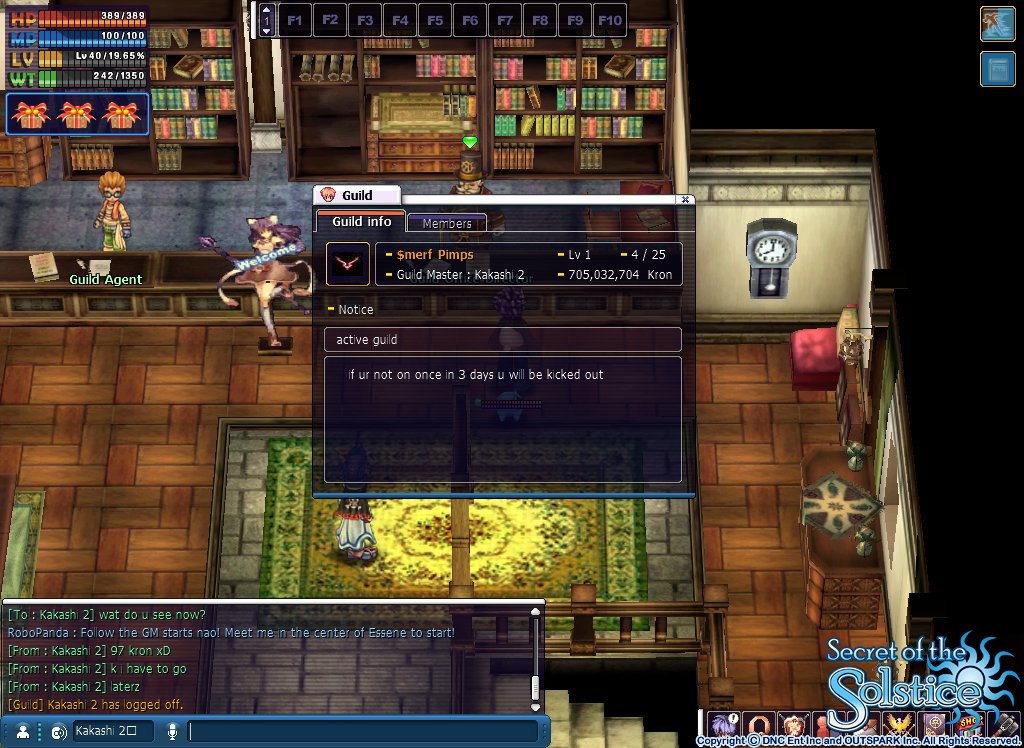
Task: Open the first red gift box
Action: 30,114
